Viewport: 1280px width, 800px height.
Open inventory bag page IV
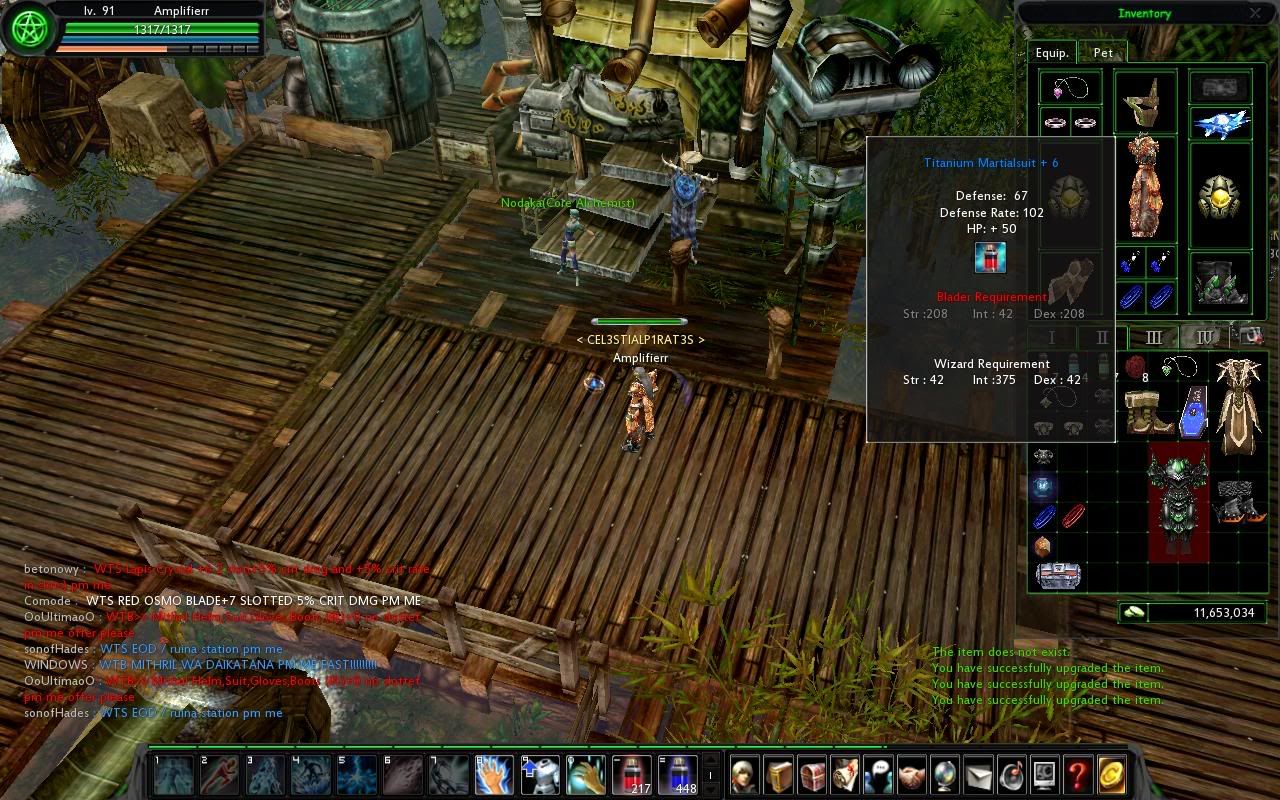click(1205, 338)
